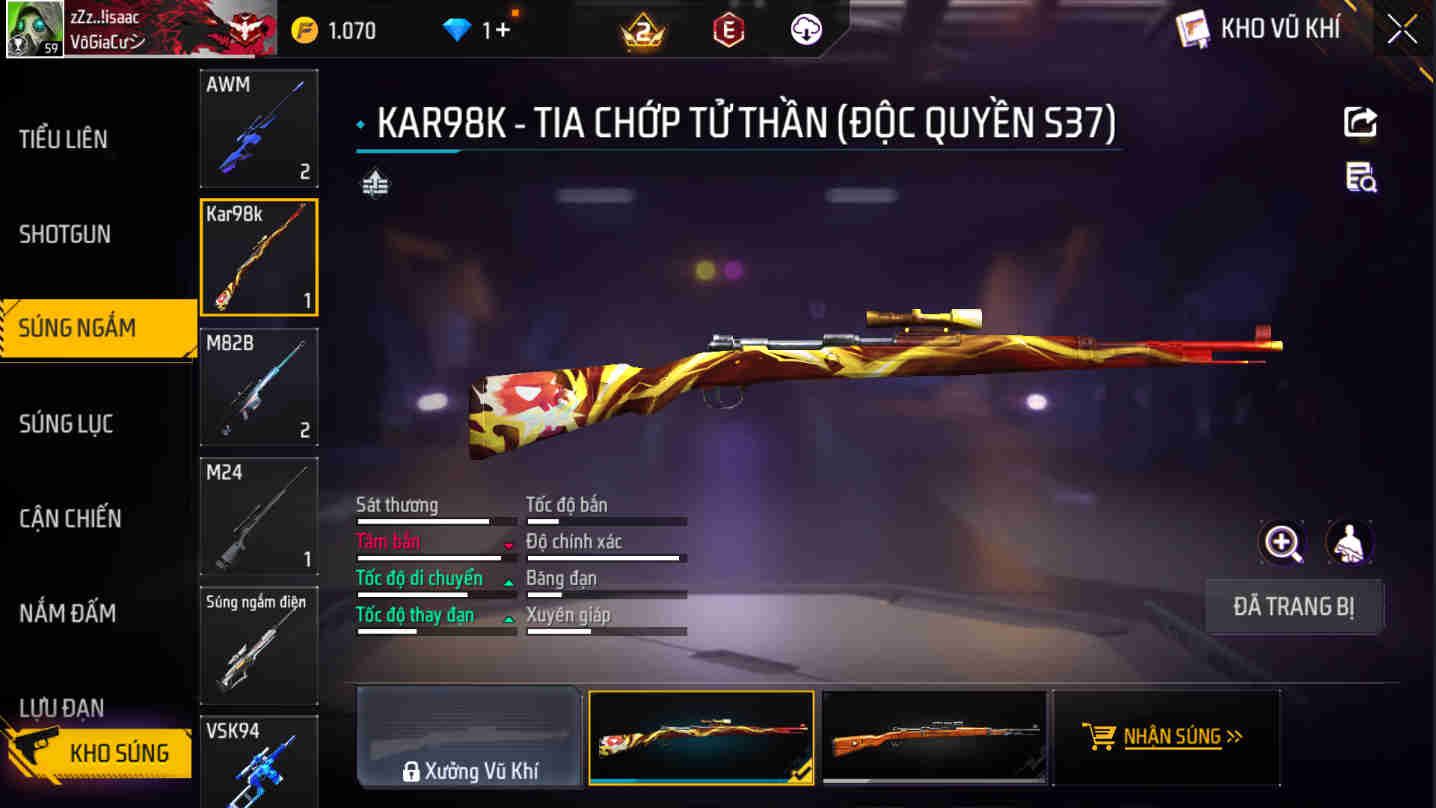Click the character preview icon
1436x808 pixels.
pyautogui.click(x=1349, y=541)
